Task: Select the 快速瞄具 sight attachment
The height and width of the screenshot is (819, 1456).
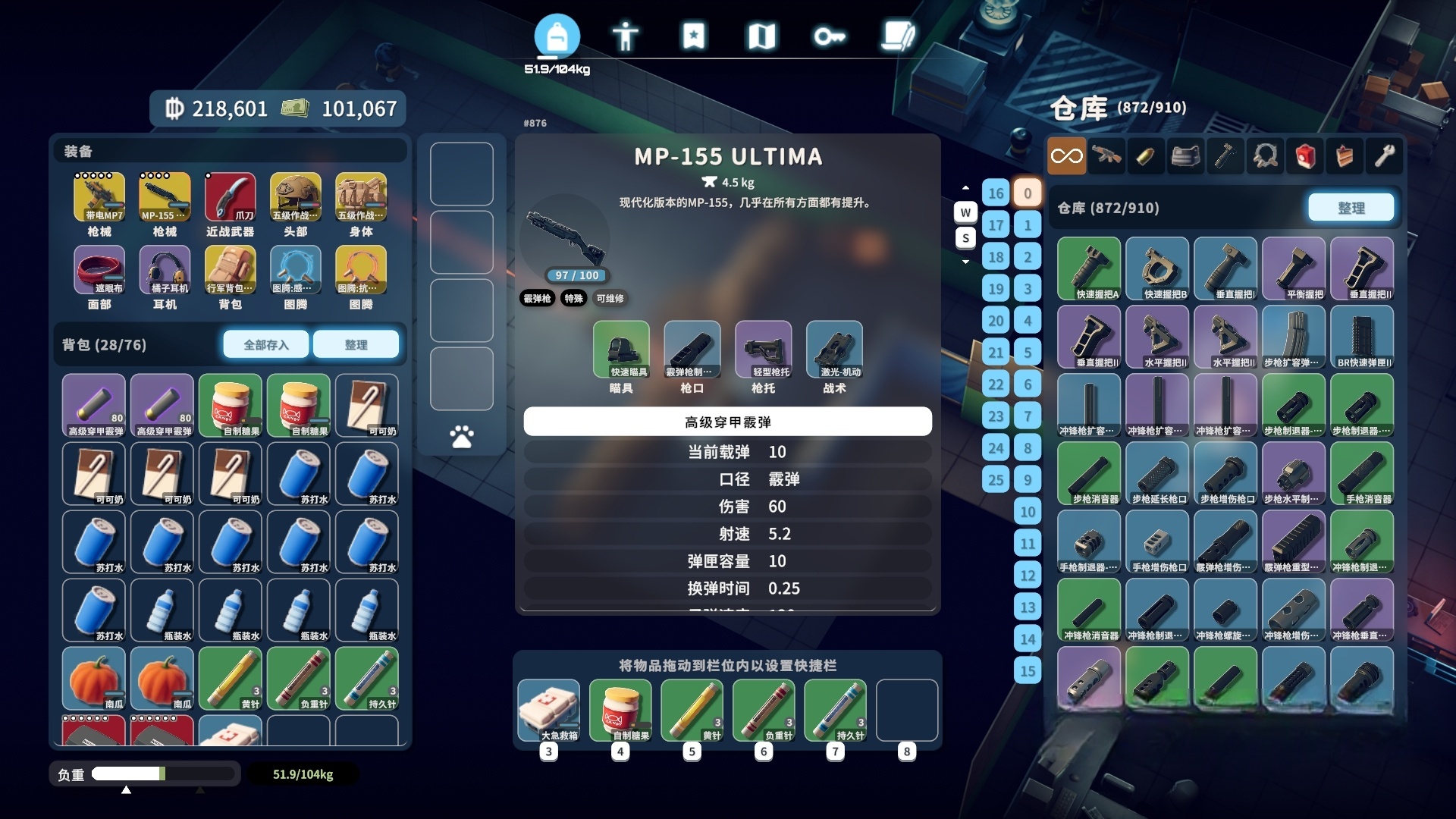Action: (621, 349)
